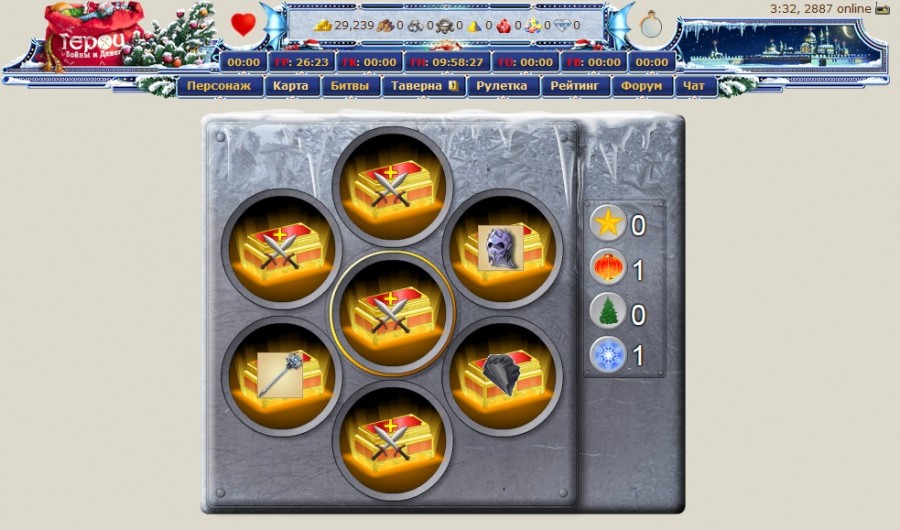The image size is (900, 530).
Task: Open the Битвы menu
Action: coord(351,87)
